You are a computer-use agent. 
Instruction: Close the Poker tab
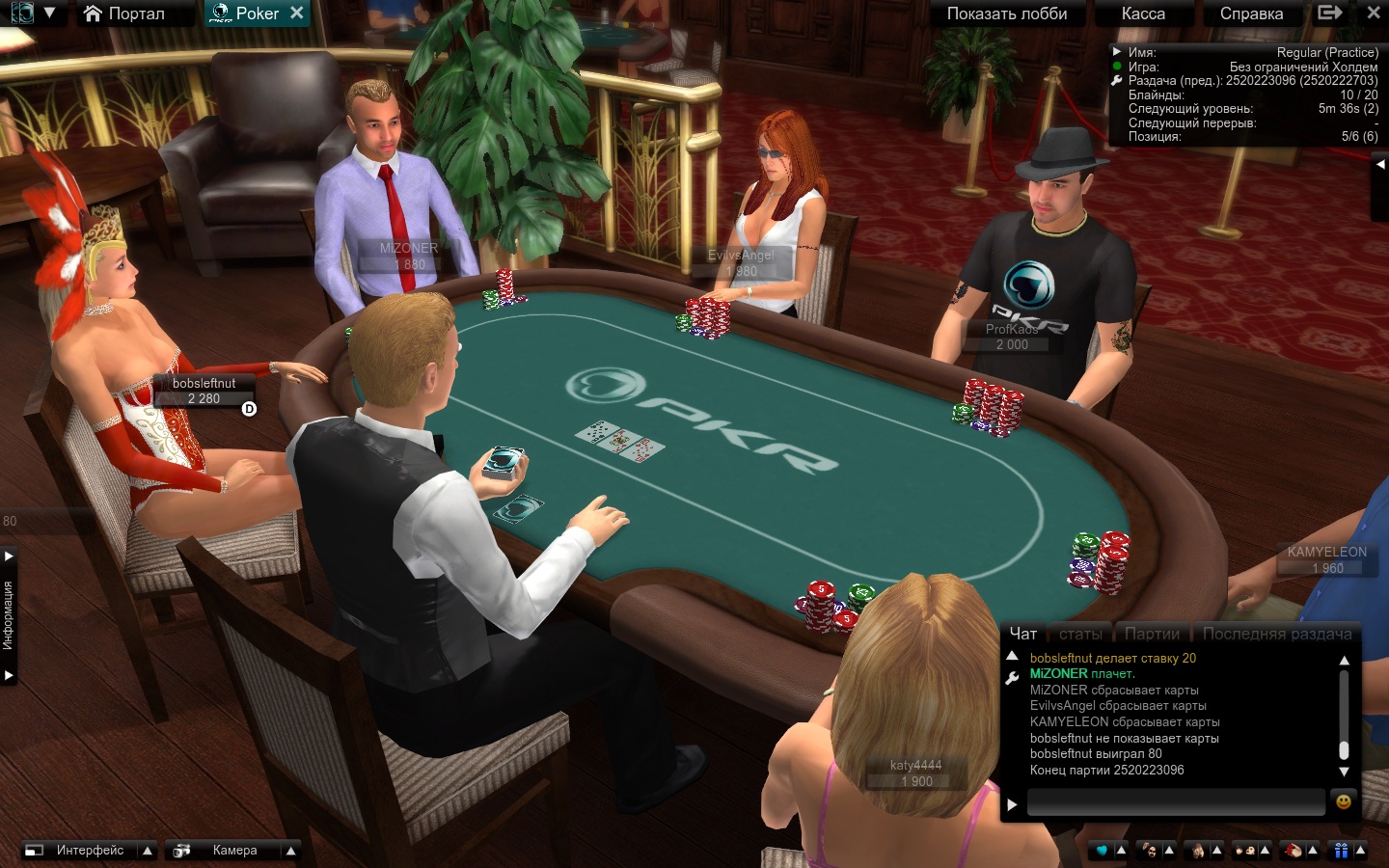pos(297,13)
